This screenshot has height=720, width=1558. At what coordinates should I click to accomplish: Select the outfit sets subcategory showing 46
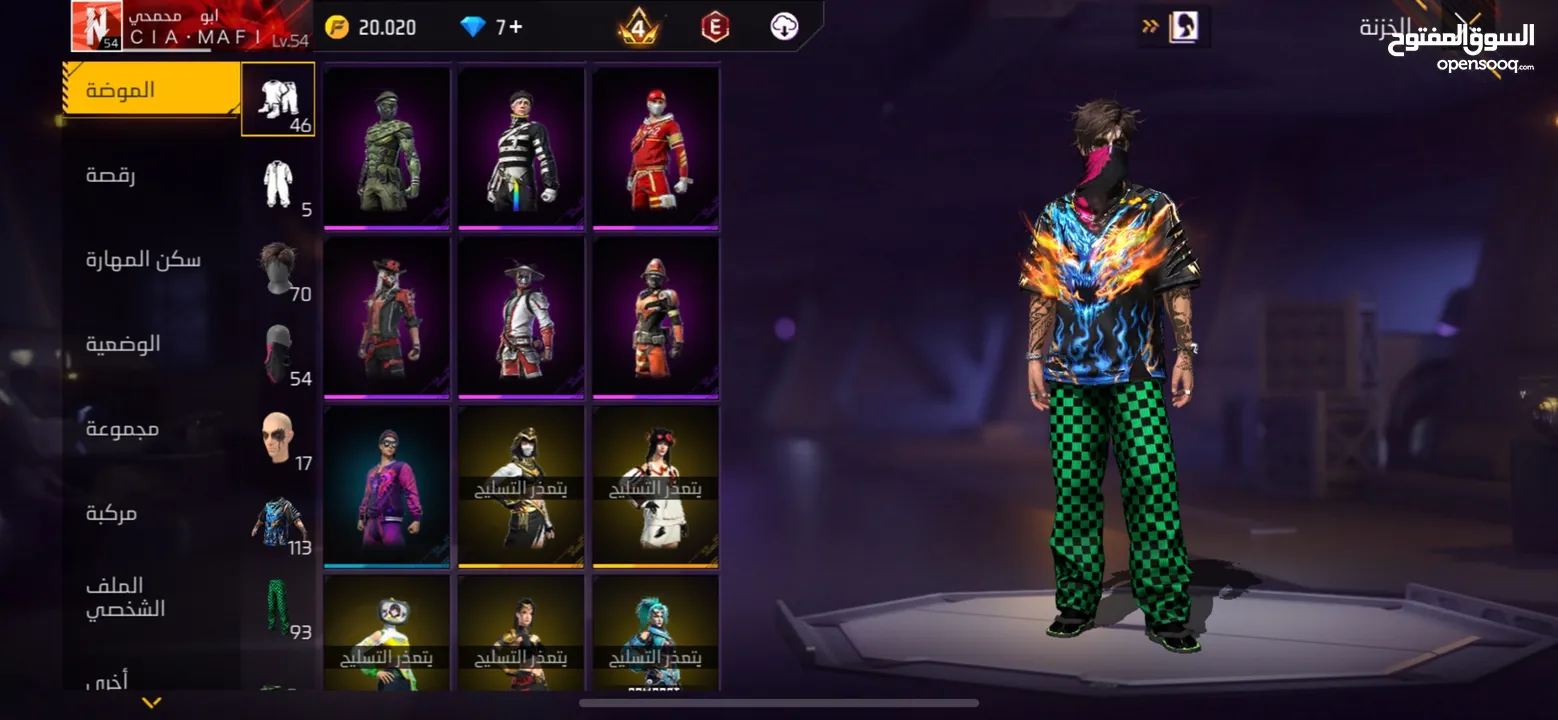pyautogui.click(x=278, y=100)
